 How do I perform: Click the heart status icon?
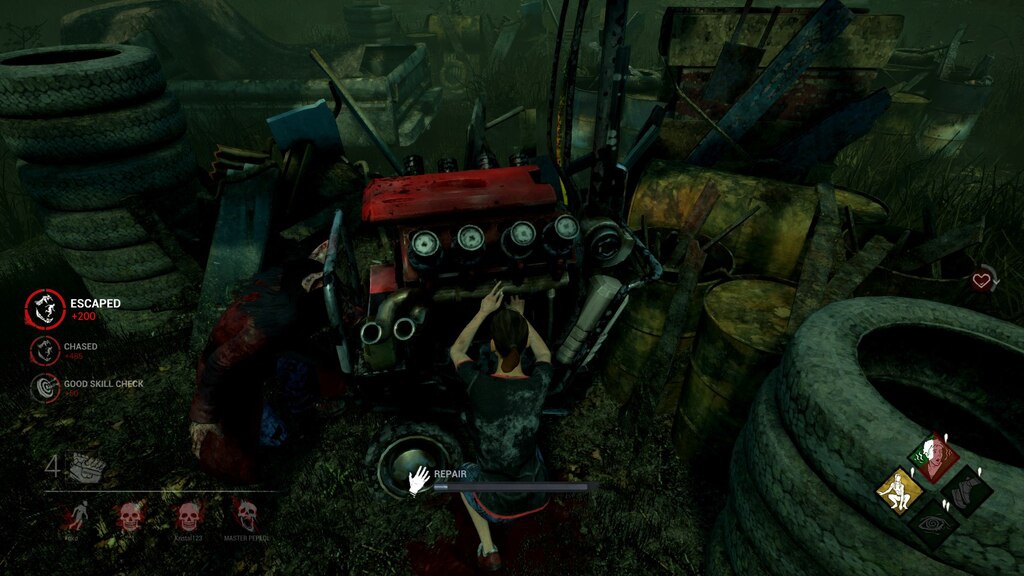[981, 281]
